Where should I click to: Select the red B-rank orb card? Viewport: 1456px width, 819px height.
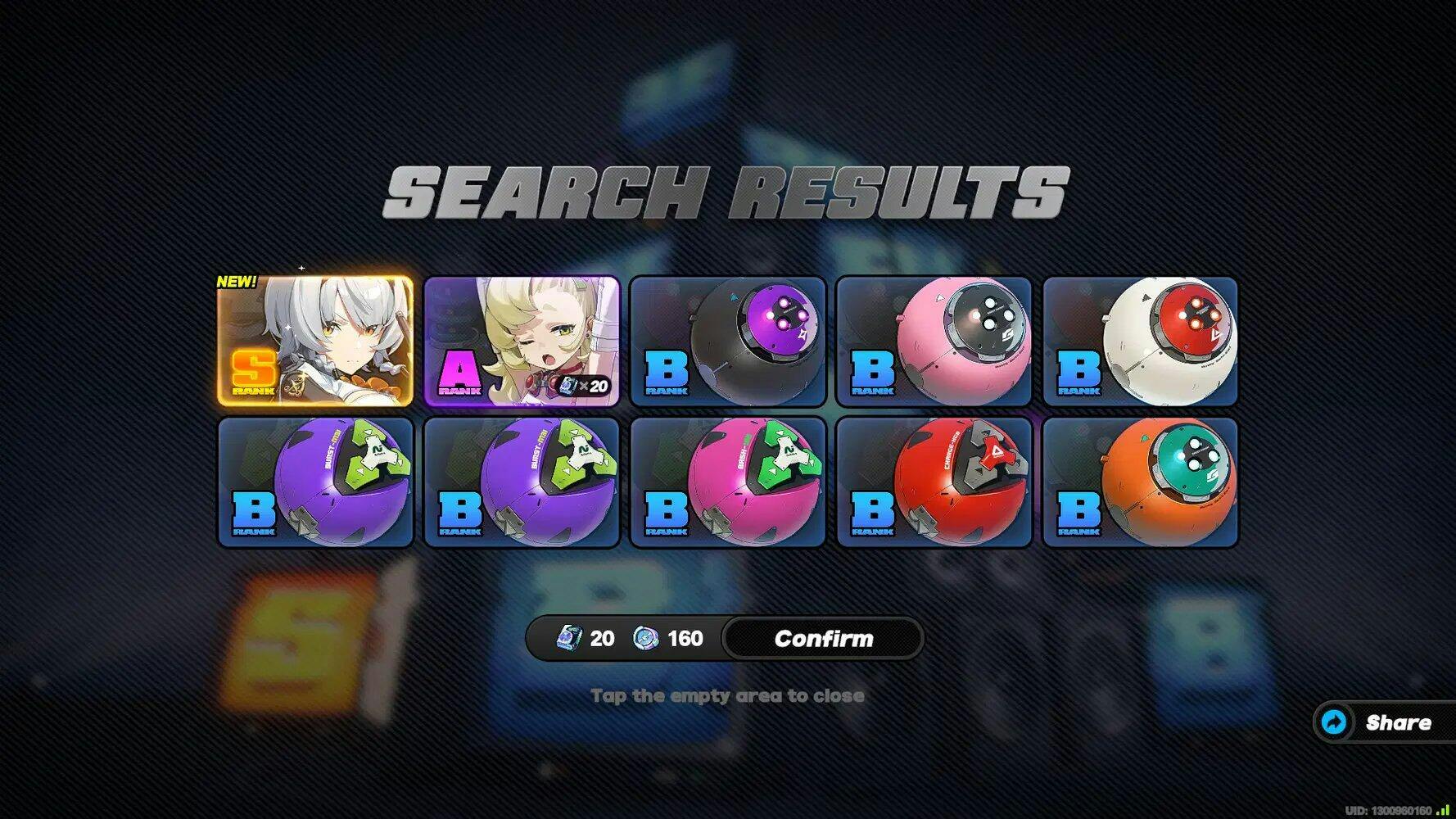point(934,482)
